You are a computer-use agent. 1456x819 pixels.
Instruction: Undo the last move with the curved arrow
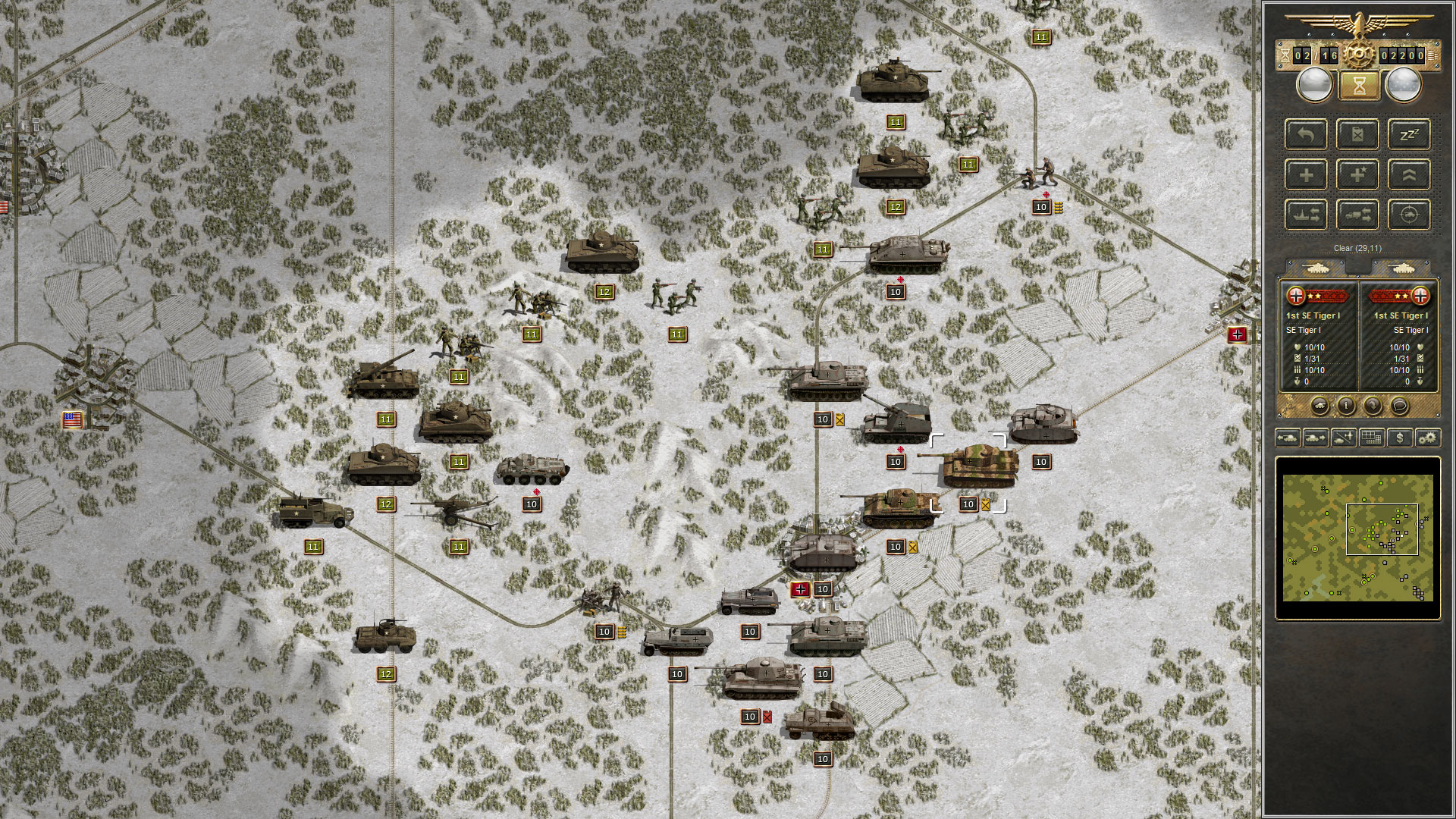(1306, 135)
